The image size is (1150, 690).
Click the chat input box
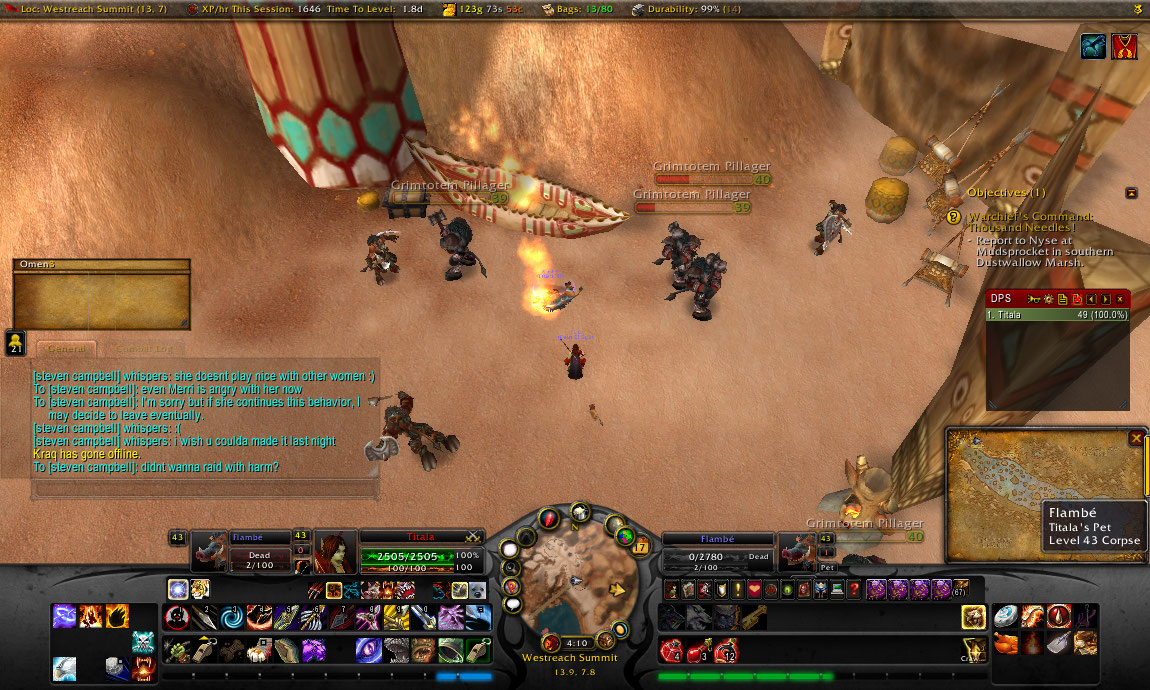click(x=205, y=489)
